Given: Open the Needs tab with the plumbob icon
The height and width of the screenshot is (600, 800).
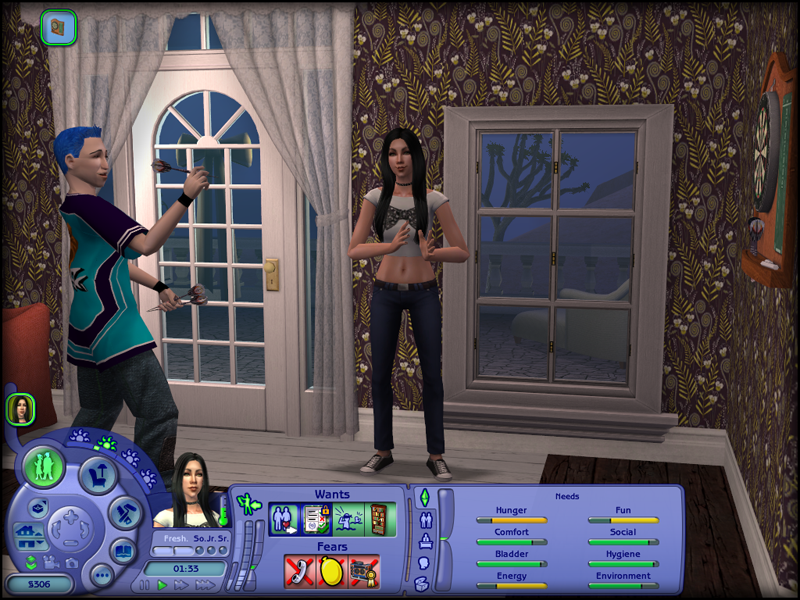Looking at the screenshot, I should coord(423,497).
